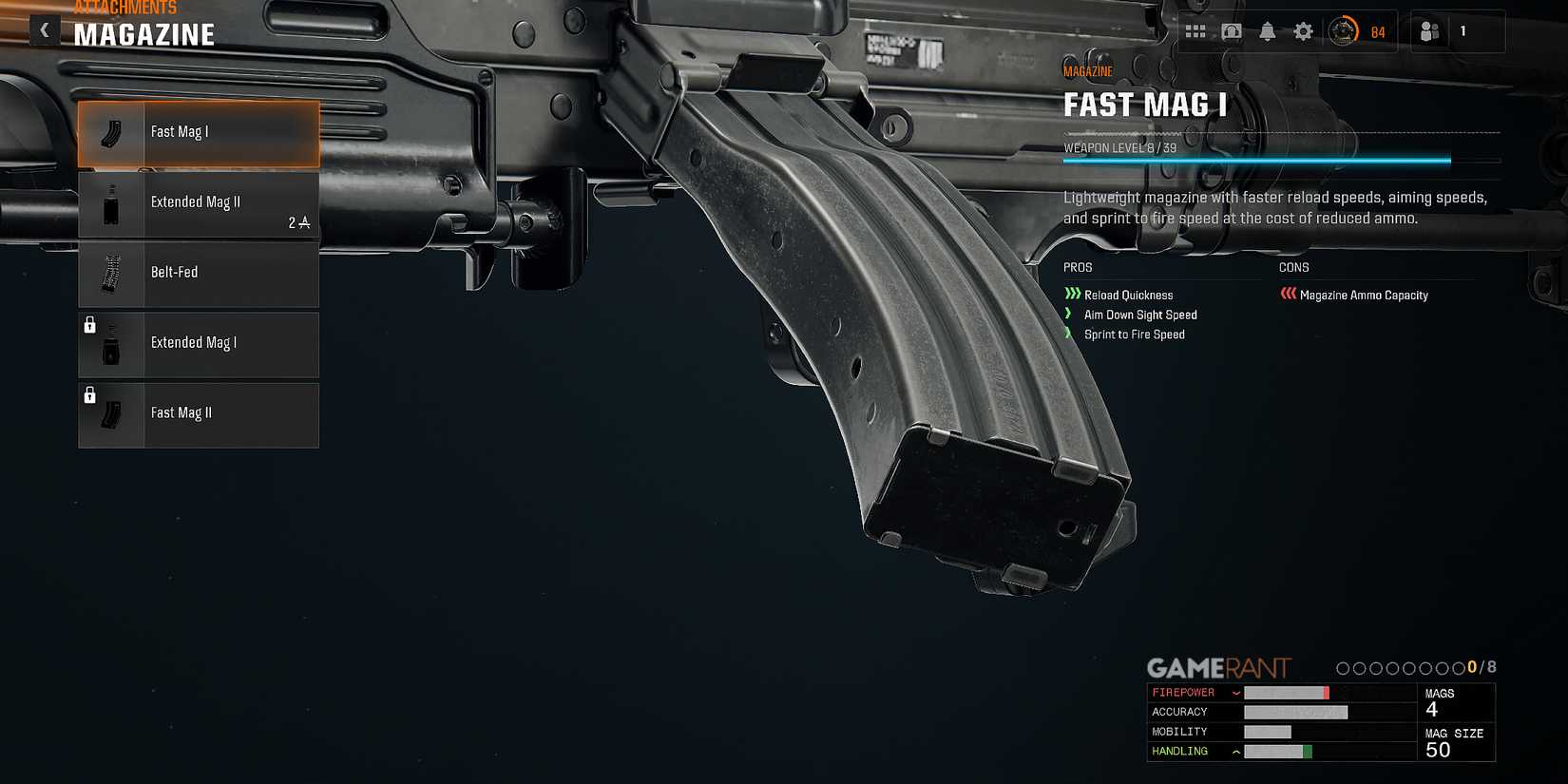Click the Magazine category label
1568x784 pixels.
pos(1088,70)
